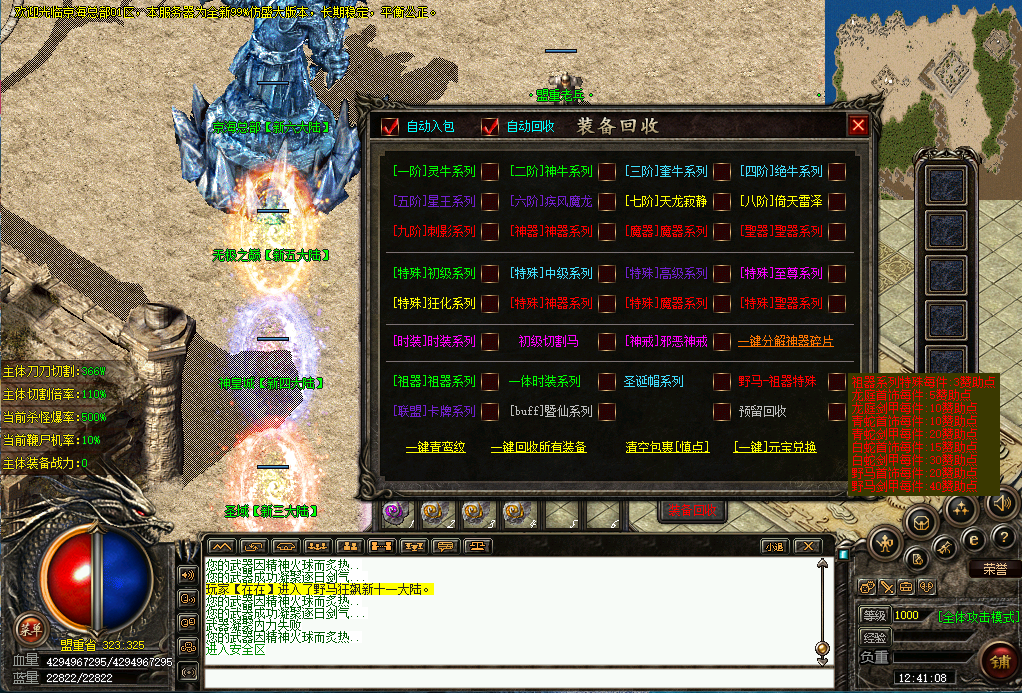Click the 一键青蛮纹 link

pos(435,447)
